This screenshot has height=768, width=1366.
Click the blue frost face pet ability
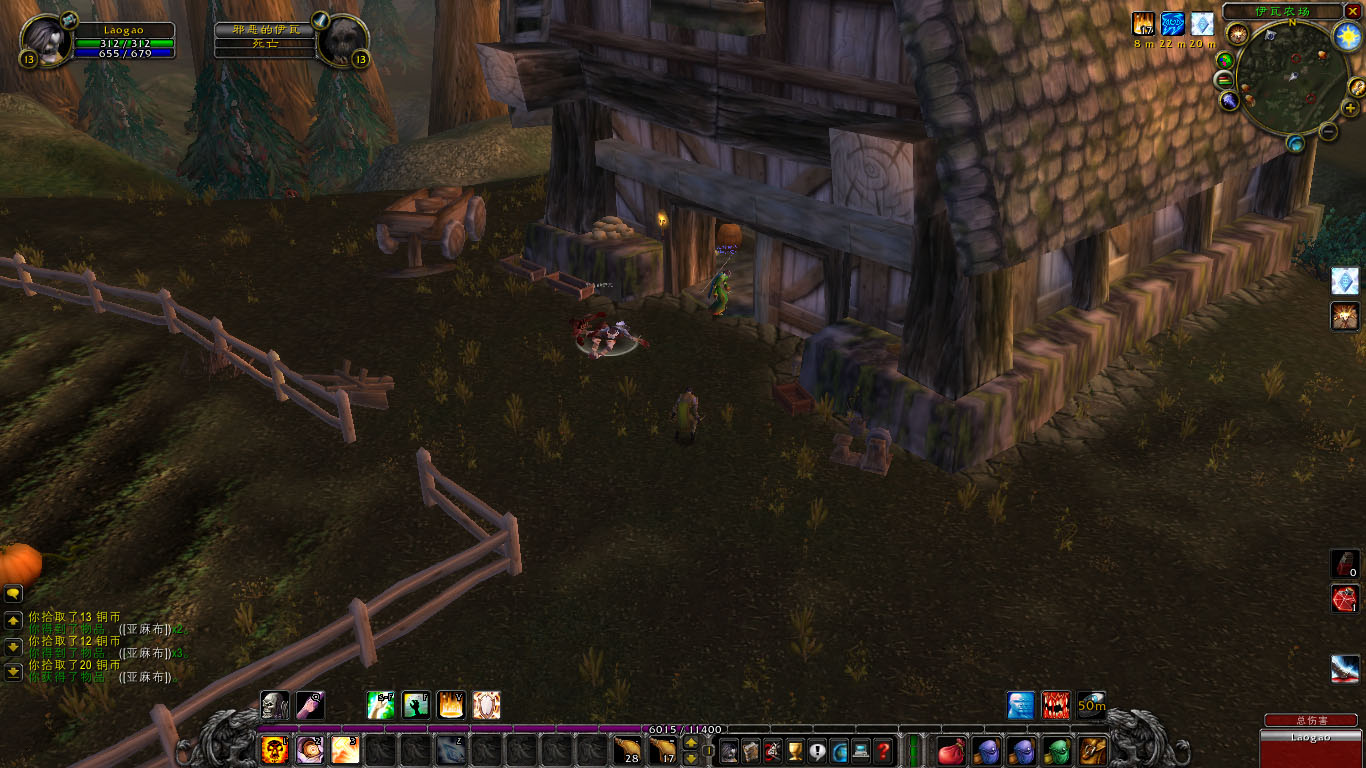tap(1021, 705)
